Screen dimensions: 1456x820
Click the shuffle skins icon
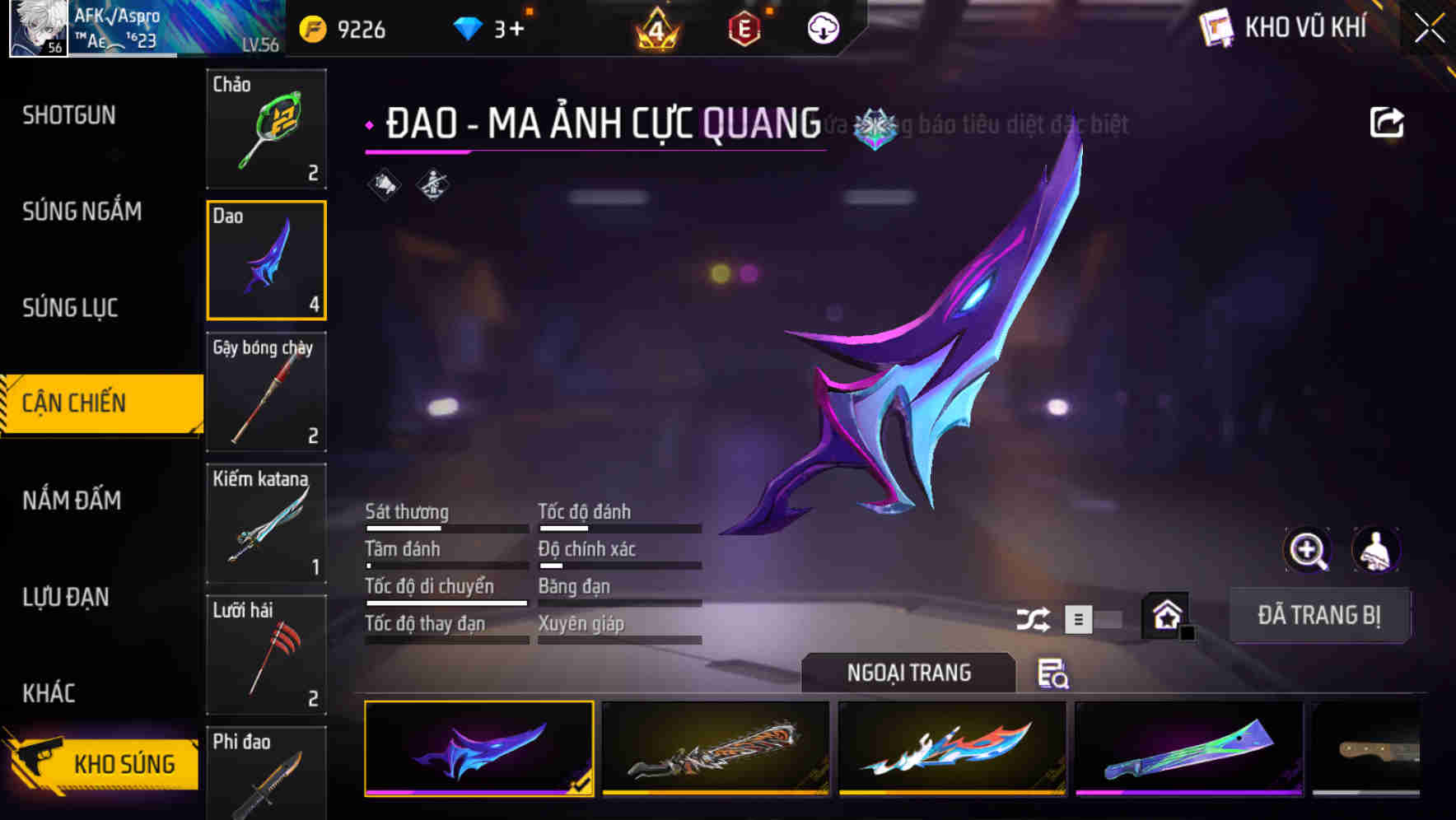coord(1034,617)
